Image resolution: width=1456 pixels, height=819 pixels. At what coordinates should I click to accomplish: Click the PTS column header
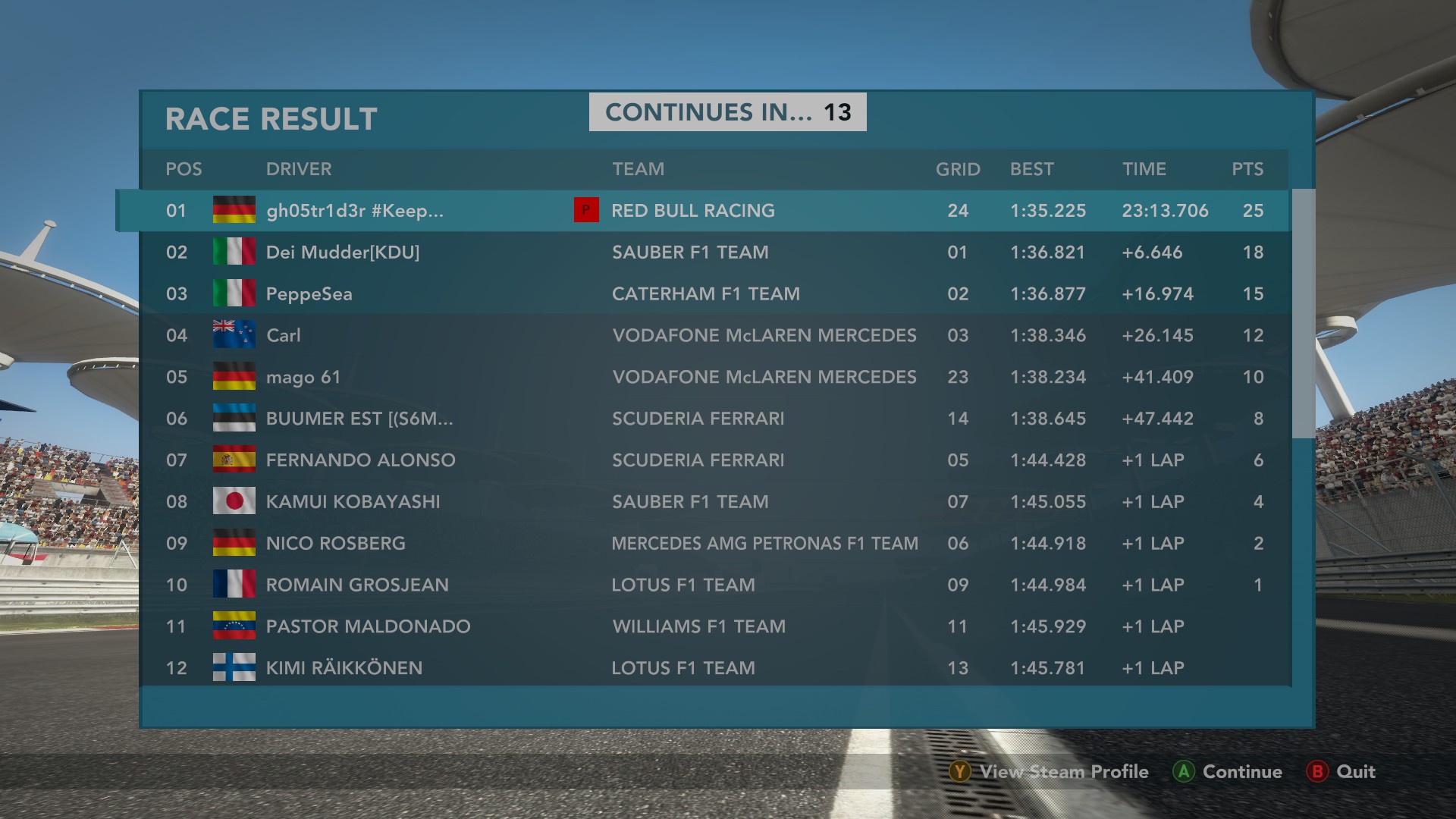(x=1247, y=169)
